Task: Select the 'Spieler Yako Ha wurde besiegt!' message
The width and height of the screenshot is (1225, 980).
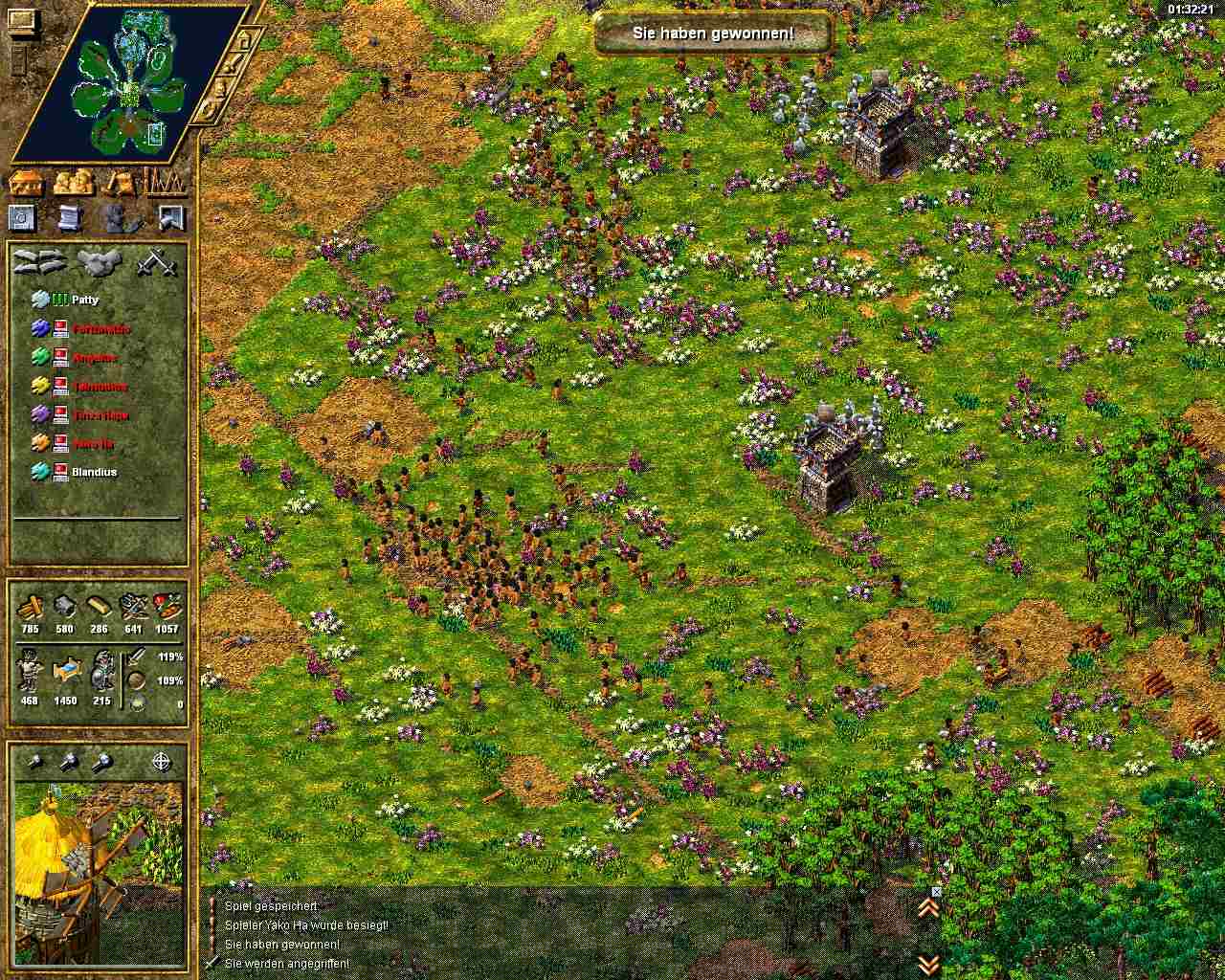Action: tap(305, 925)
